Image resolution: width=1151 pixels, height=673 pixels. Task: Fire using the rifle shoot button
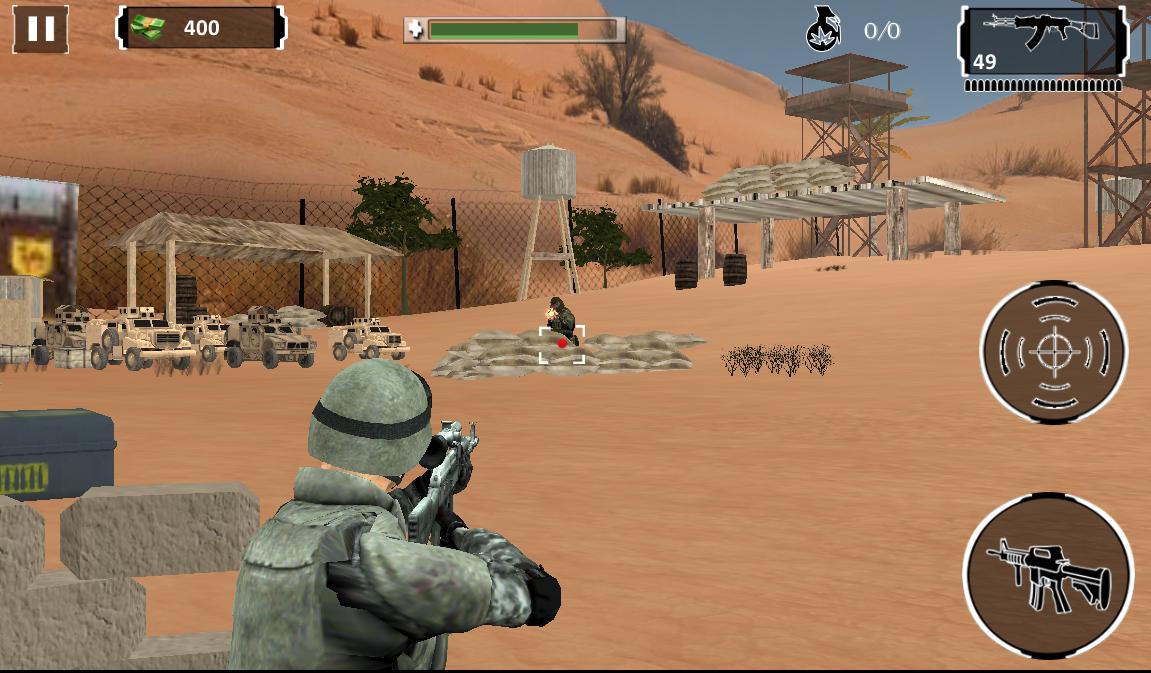[x=1048, y=575]
